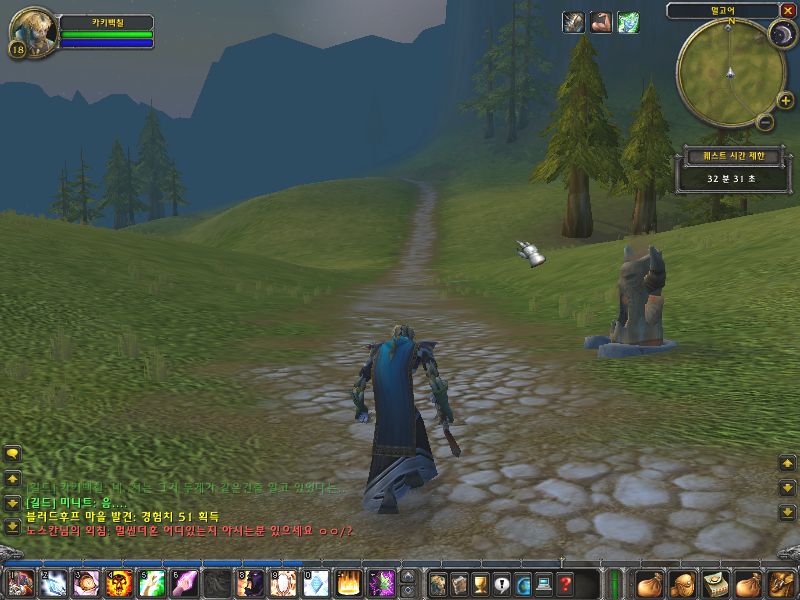Close the minimap with the X button
Viewport: 800px width, 600px height.
787,11
